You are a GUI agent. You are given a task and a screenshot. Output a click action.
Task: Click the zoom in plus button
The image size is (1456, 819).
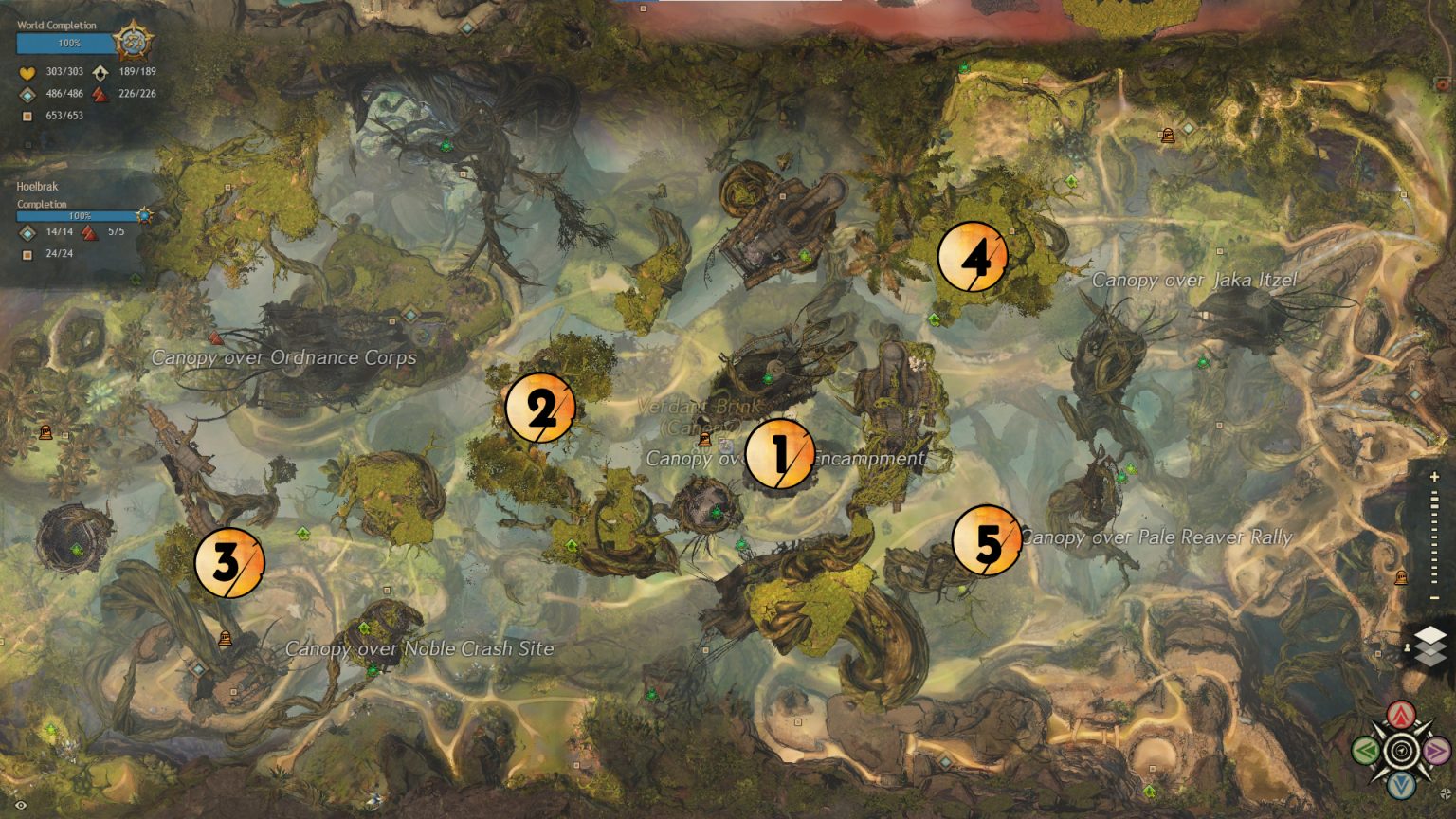point(1434,475)
